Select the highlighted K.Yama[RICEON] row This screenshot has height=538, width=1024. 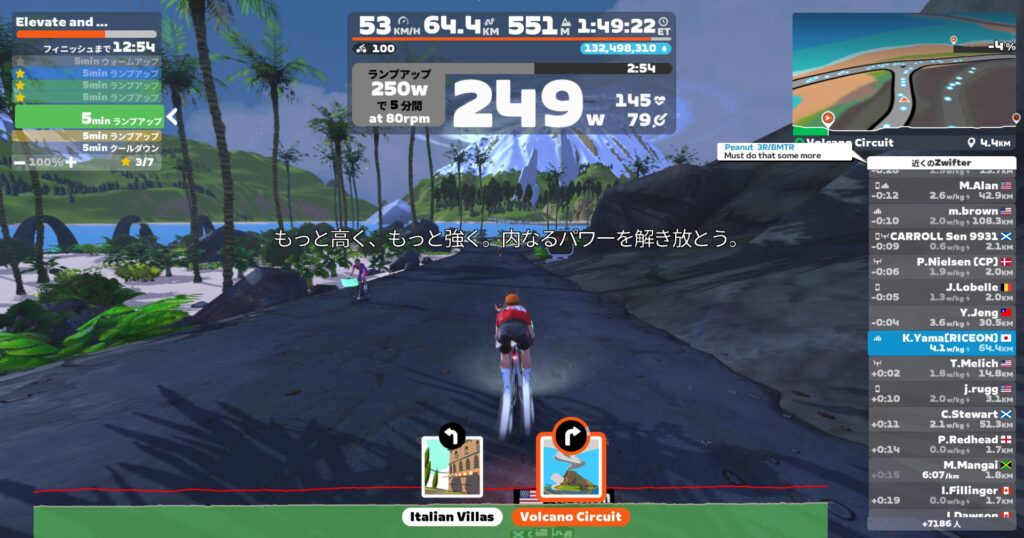[941, 343]
